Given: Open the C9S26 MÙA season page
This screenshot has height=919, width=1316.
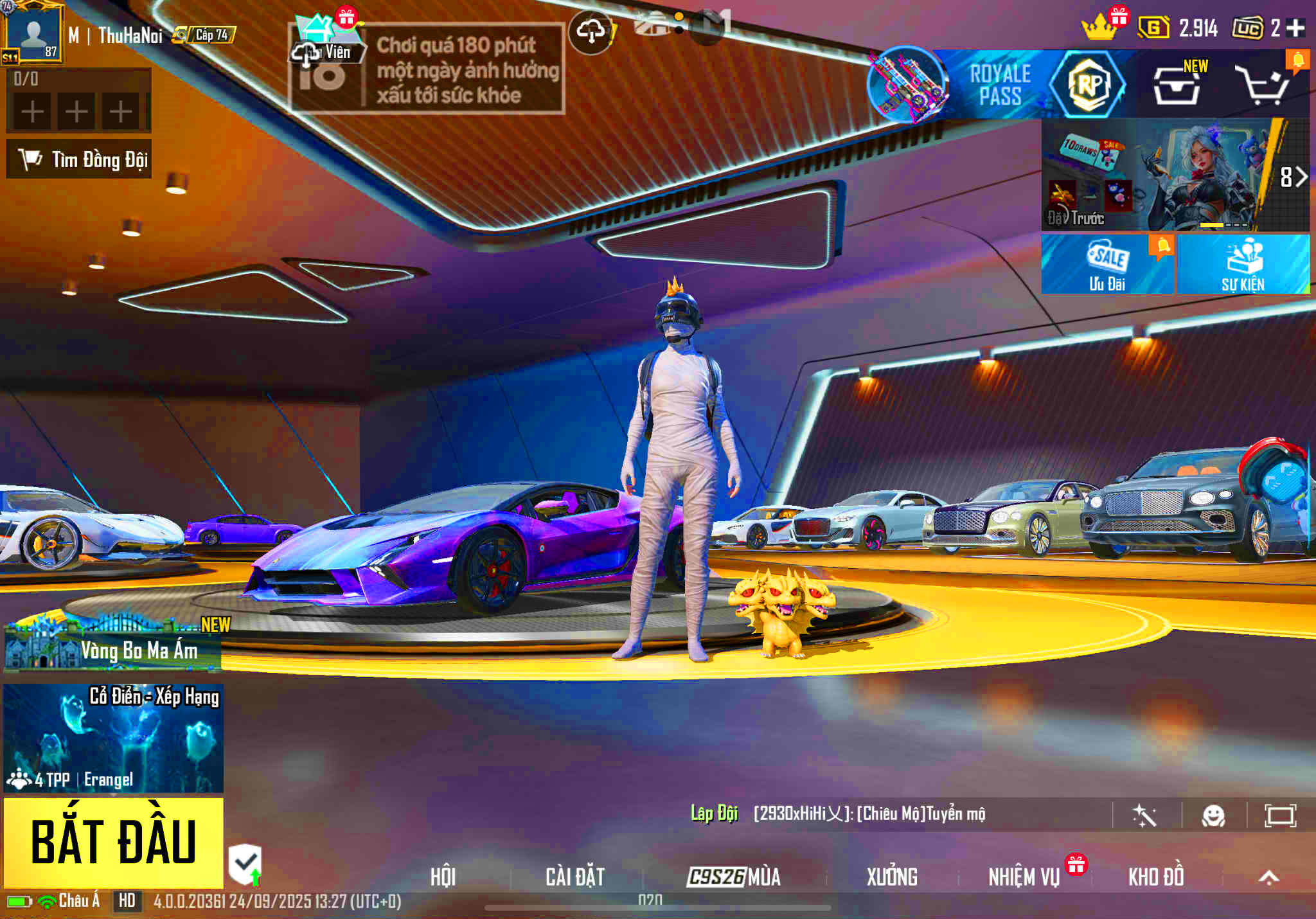Looking at the screenshot, I should coord(734,877).
